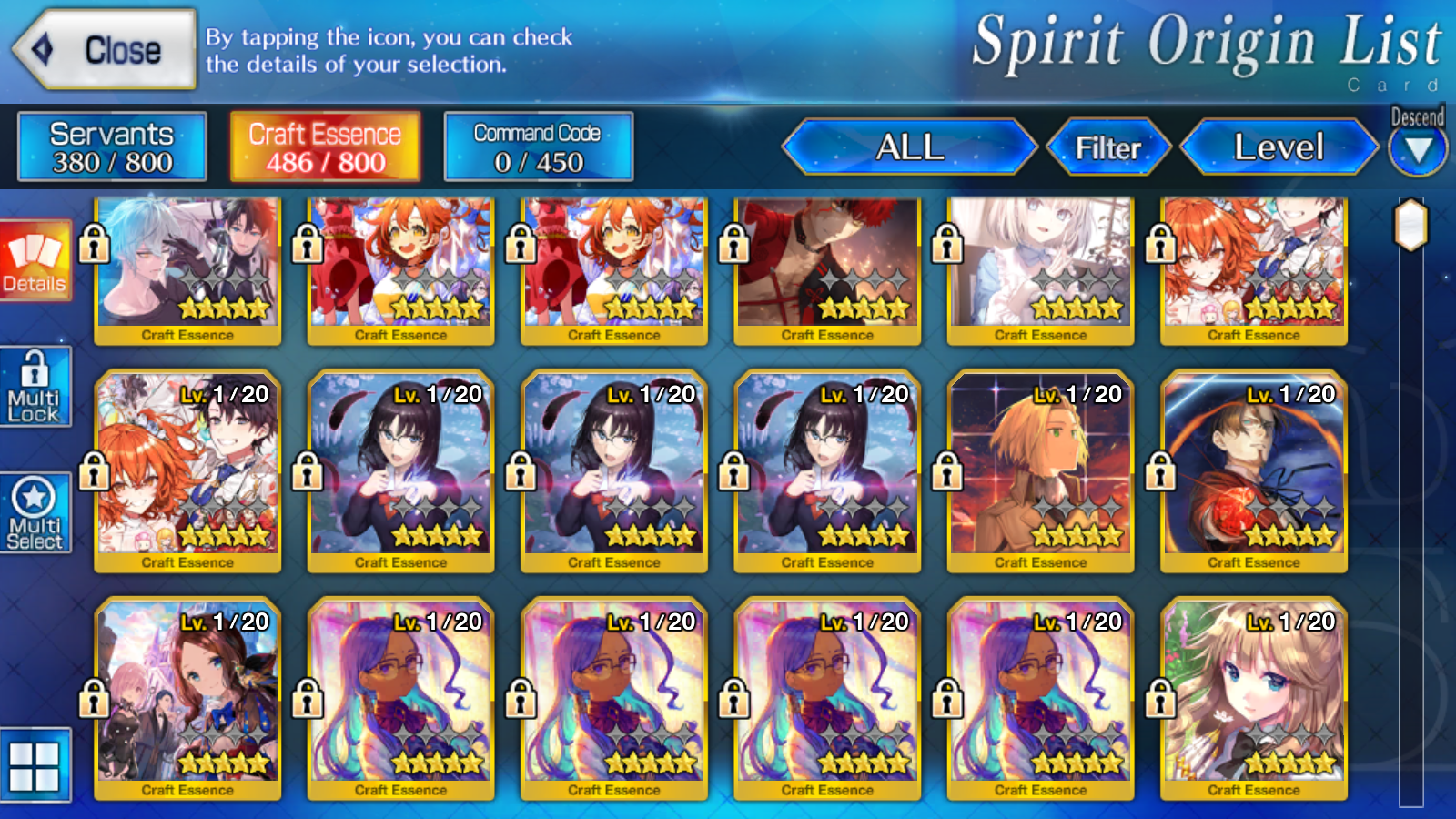Switch to the Servants tab
The height and width of the screenshot is (819, 1456).
coord(112,147)
